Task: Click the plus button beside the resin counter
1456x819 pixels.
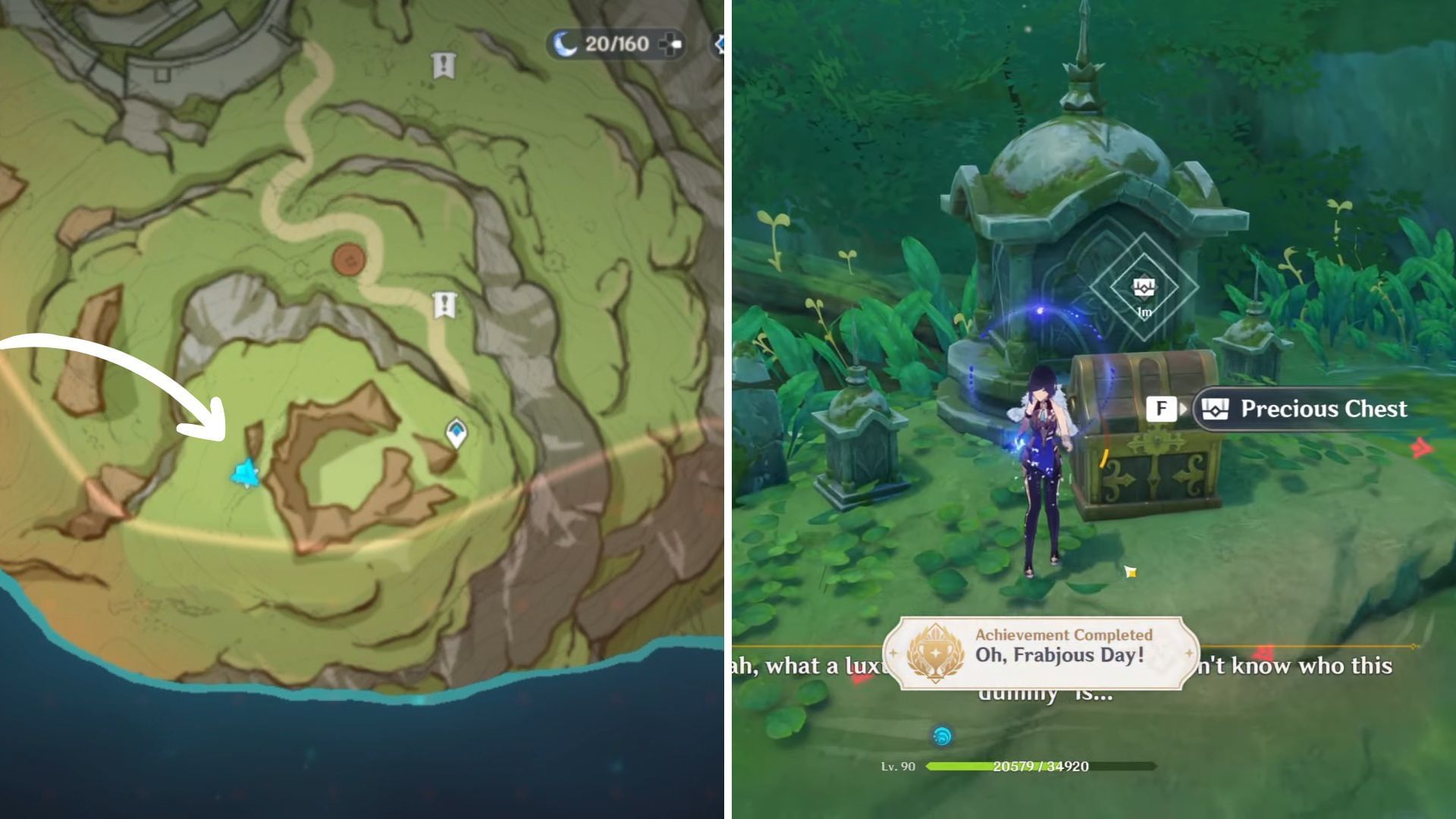Action: coord(670,45)
